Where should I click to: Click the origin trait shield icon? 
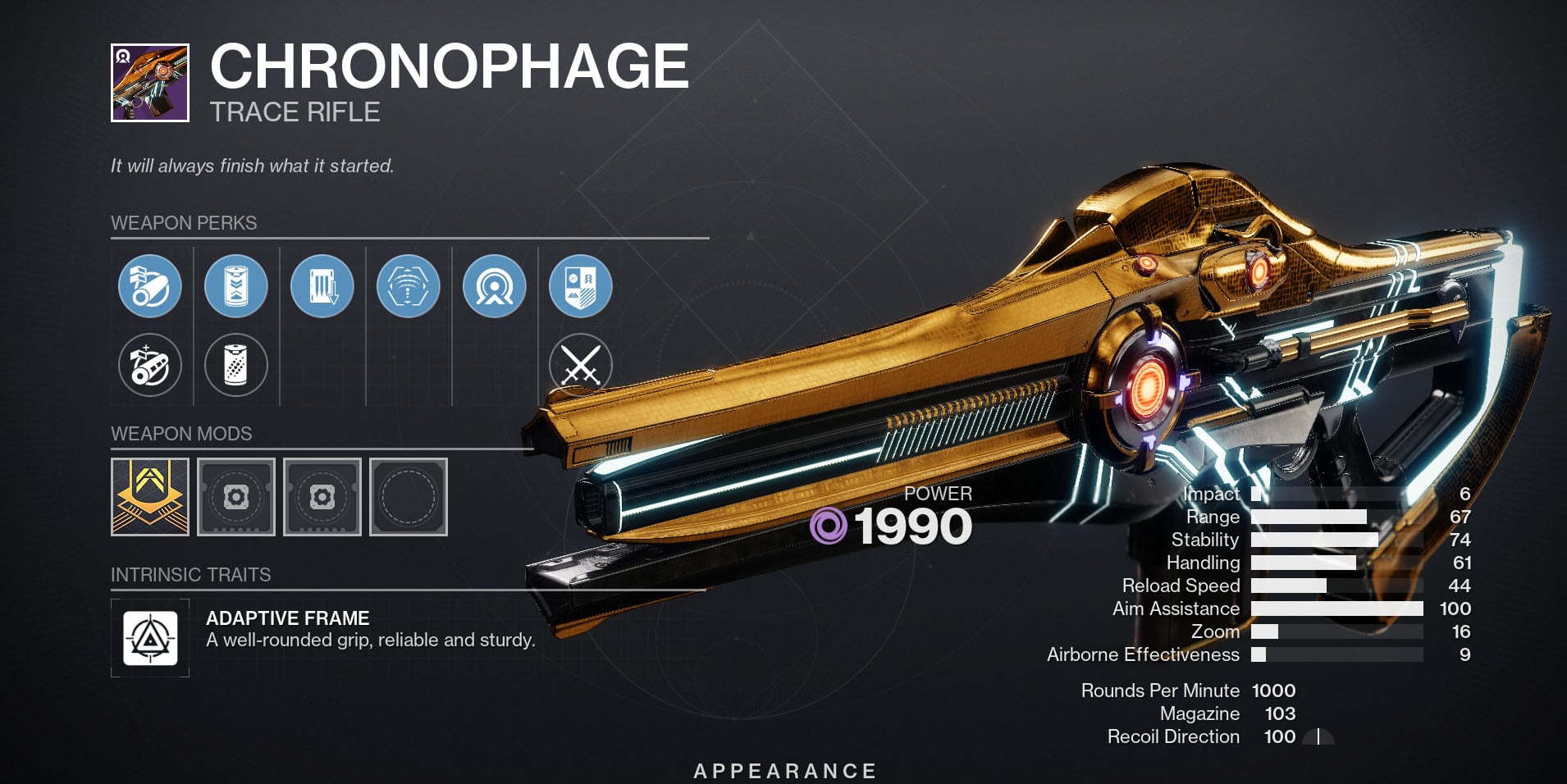[579, 286]
